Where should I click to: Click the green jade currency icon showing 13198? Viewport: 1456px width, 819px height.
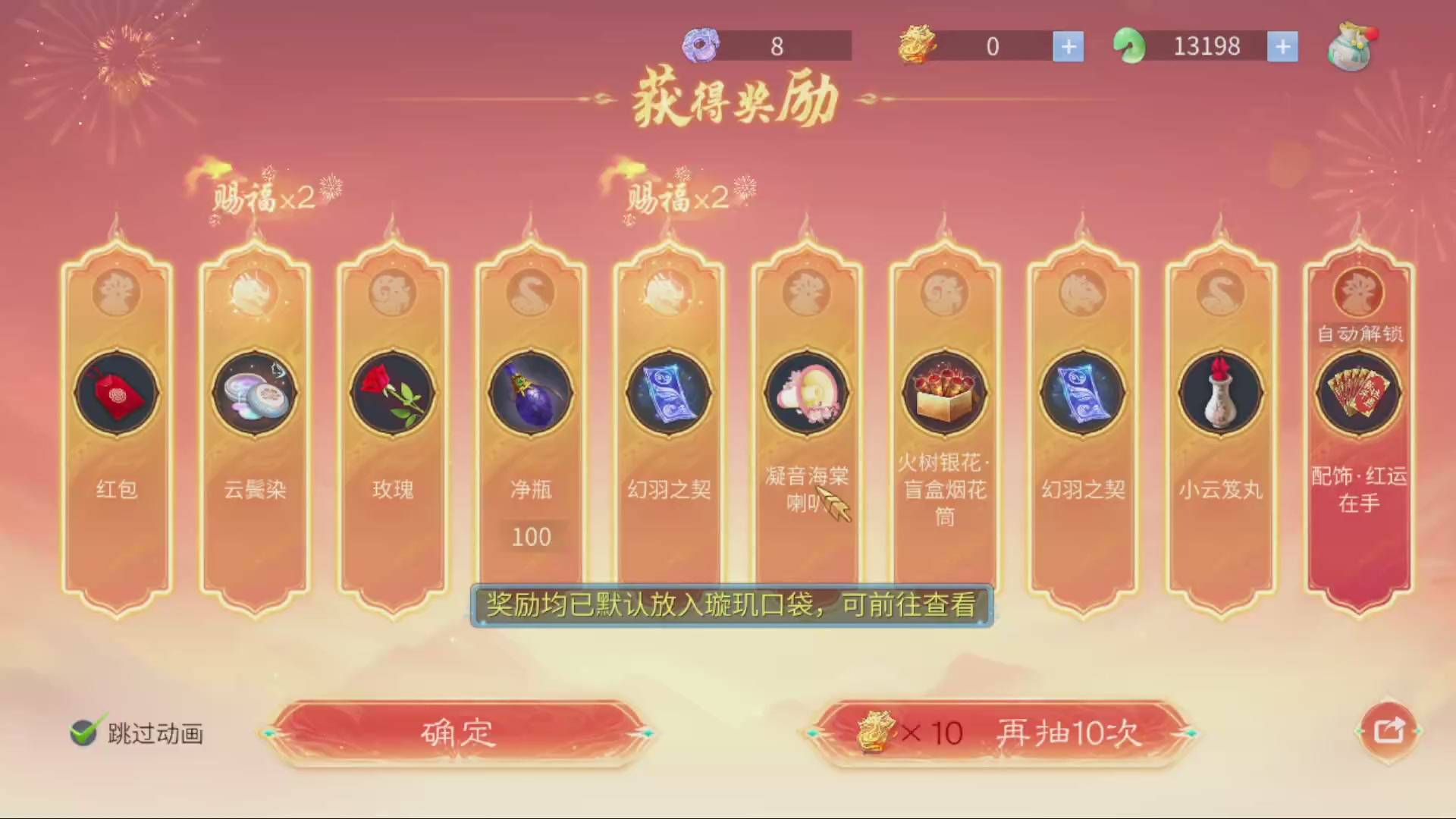(1129, 45)
